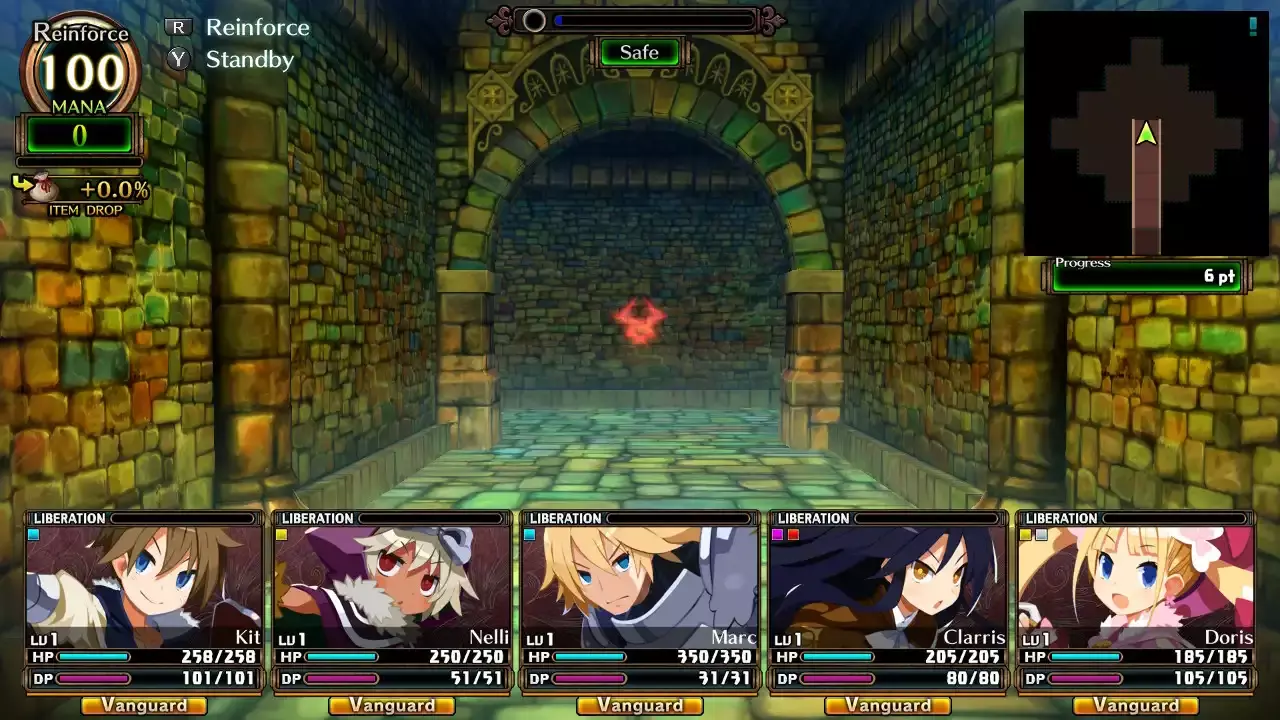Screen dimensions: 1280x720
Task: Click the item drop bag icon
Action: click(40, 188)
